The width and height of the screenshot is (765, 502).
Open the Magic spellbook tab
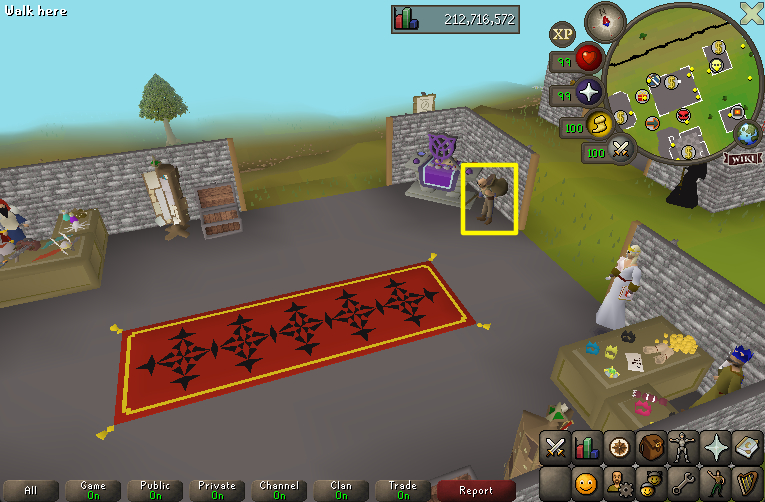747,447
